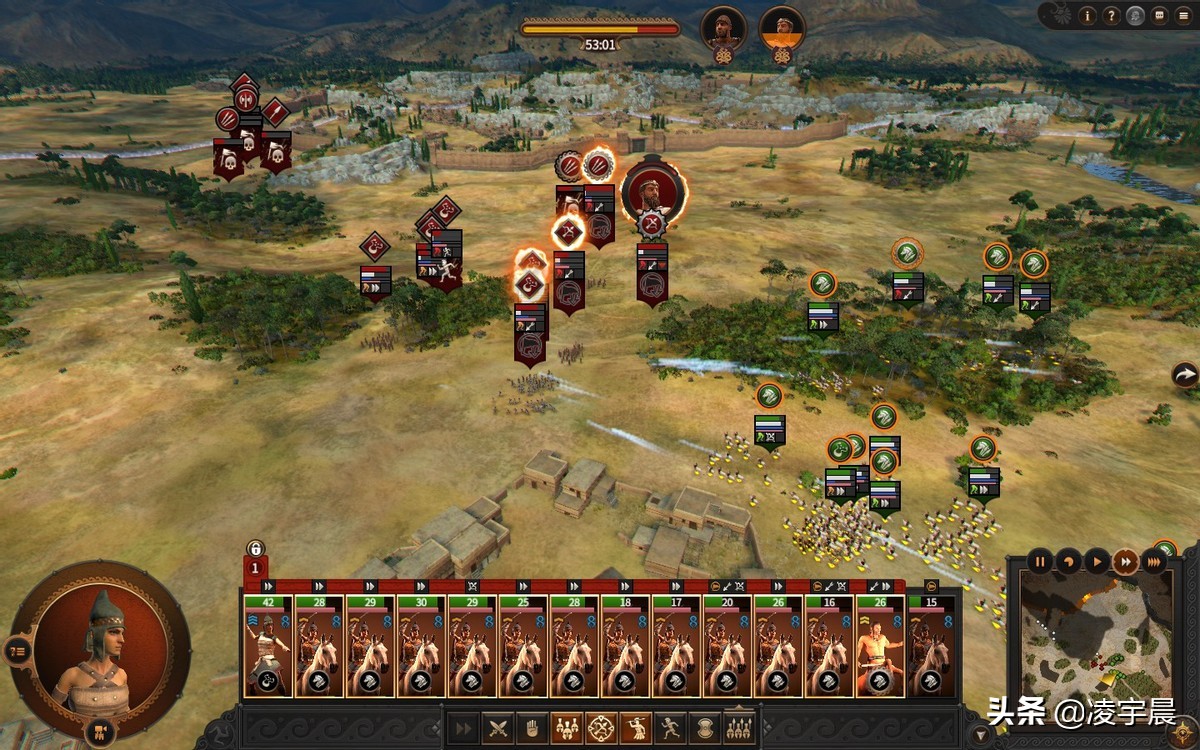Screen dimensions: 1200x750
Task: Set battle to triple fast-forward speed
Action: [1154, 561]
